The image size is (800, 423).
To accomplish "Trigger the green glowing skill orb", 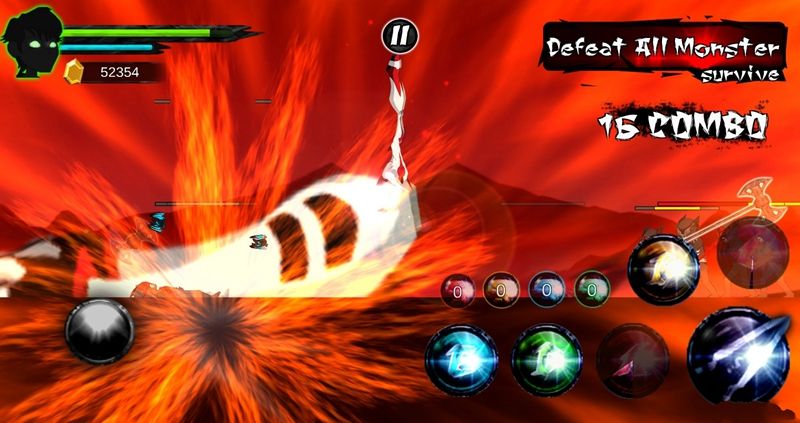I will pyautogui.click(x=547, y=359).
